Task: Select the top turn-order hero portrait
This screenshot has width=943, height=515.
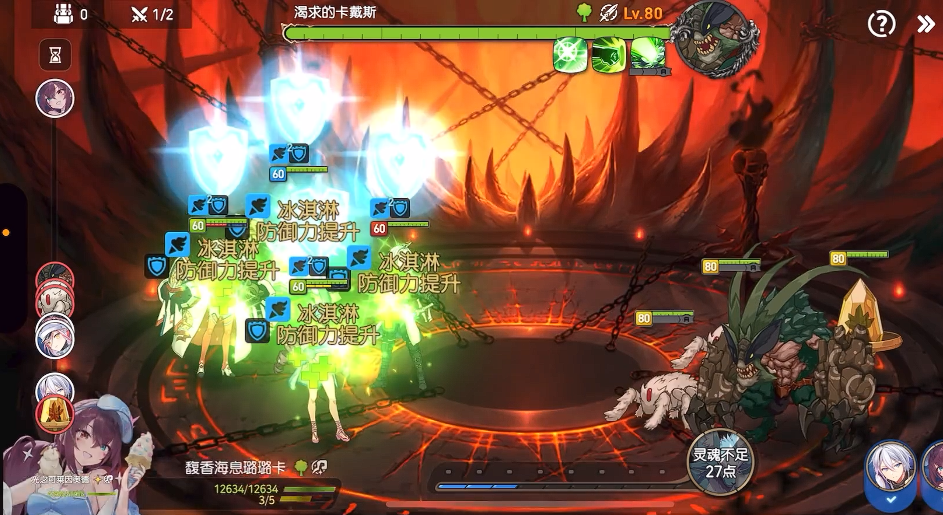Action: click(x=55, y=98)
